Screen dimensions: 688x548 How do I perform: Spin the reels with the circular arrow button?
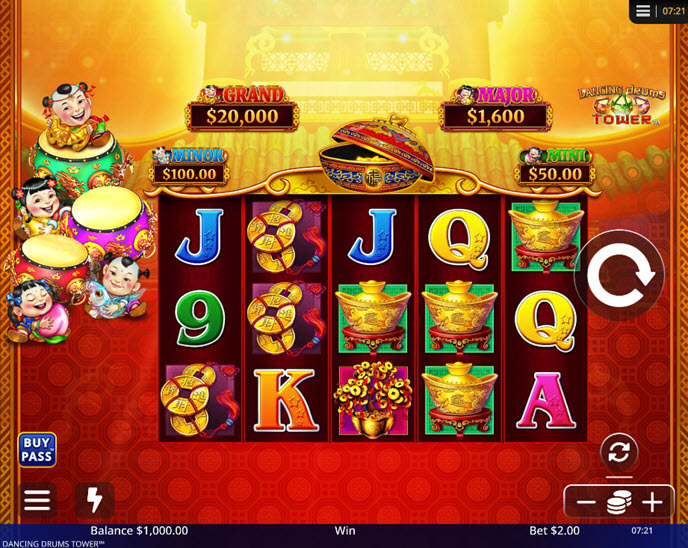[x=620, y=277]
